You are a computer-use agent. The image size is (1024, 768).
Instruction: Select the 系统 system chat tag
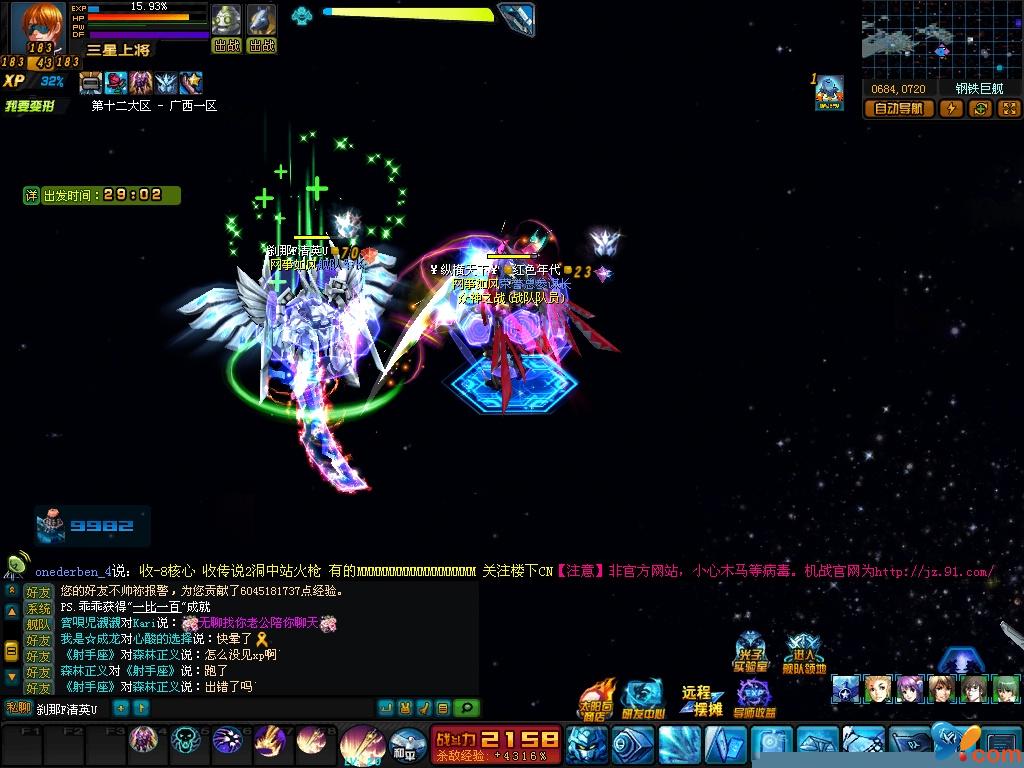coord(38,608)
